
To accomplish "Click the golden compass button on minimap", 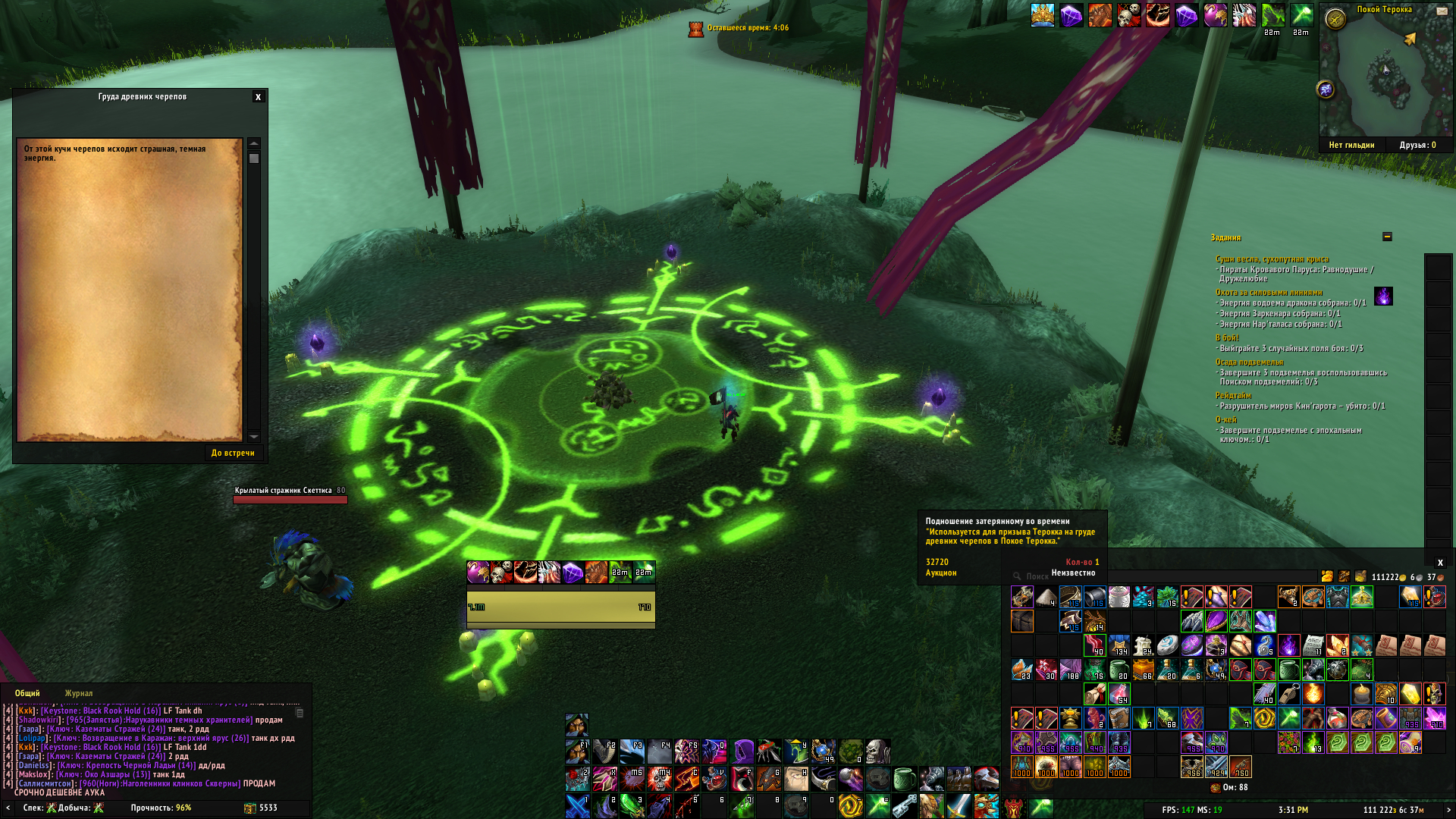I will tap(1335, 19).
